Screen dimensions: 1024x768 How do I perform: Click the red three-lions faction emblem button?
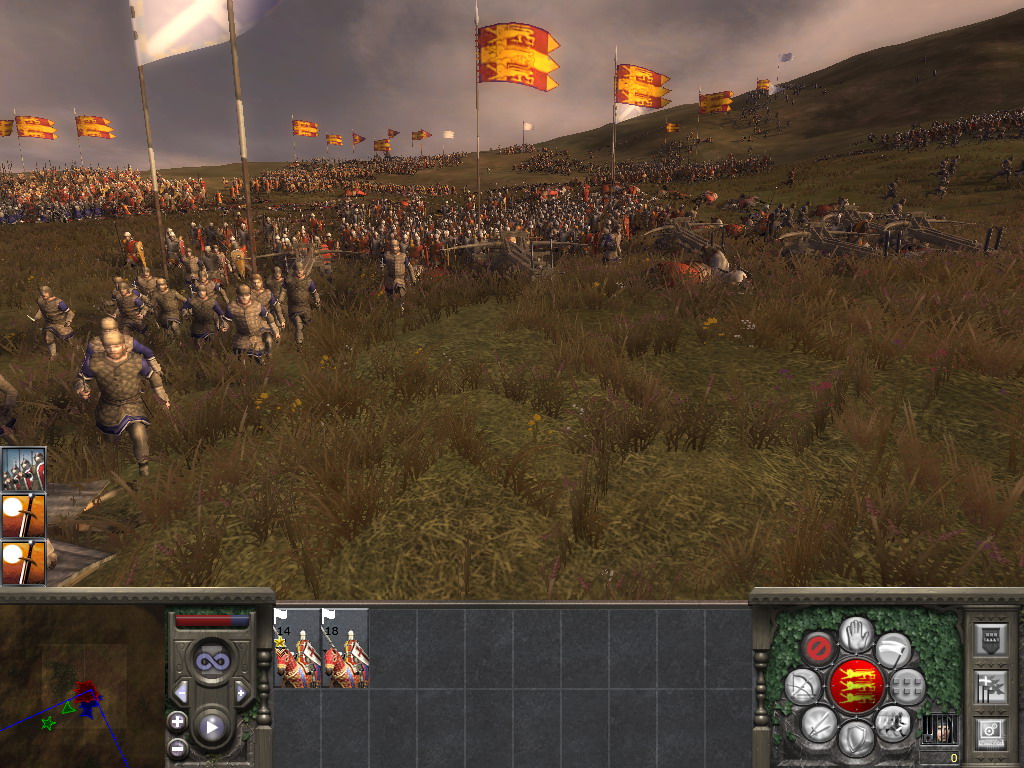(856, 686)
